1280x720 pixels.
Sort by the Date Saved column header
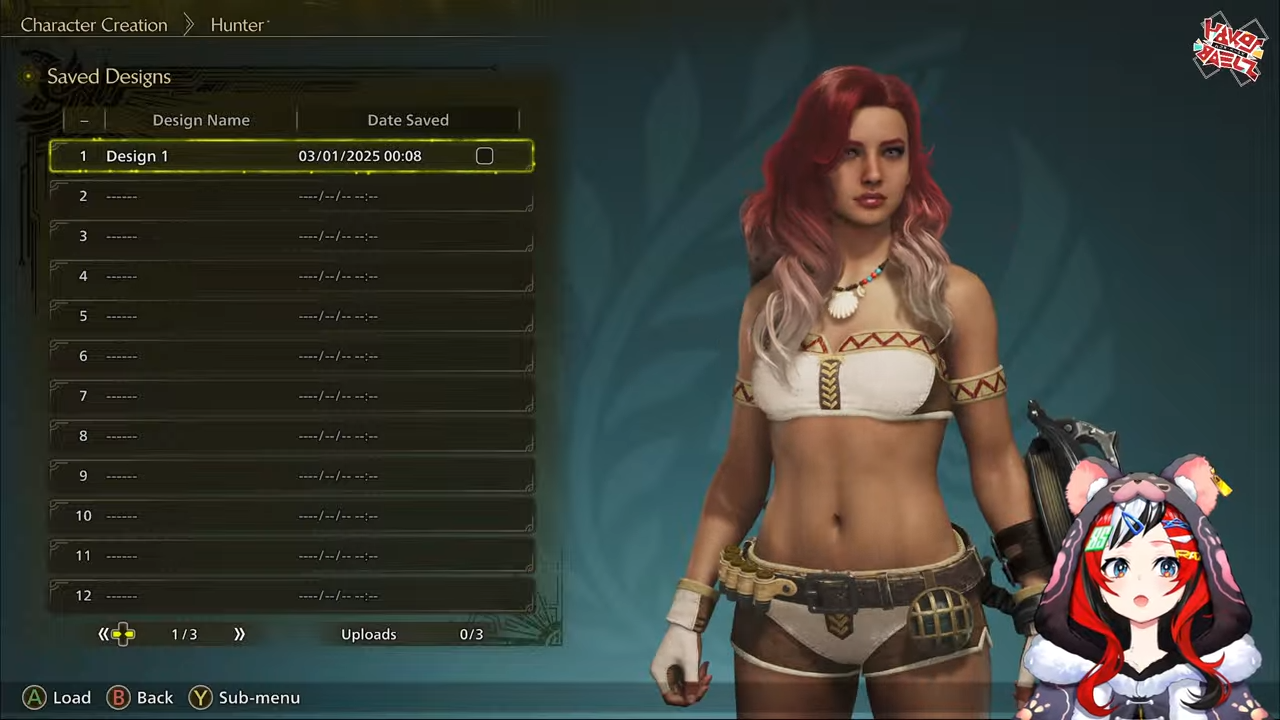[x=407, y=120]
